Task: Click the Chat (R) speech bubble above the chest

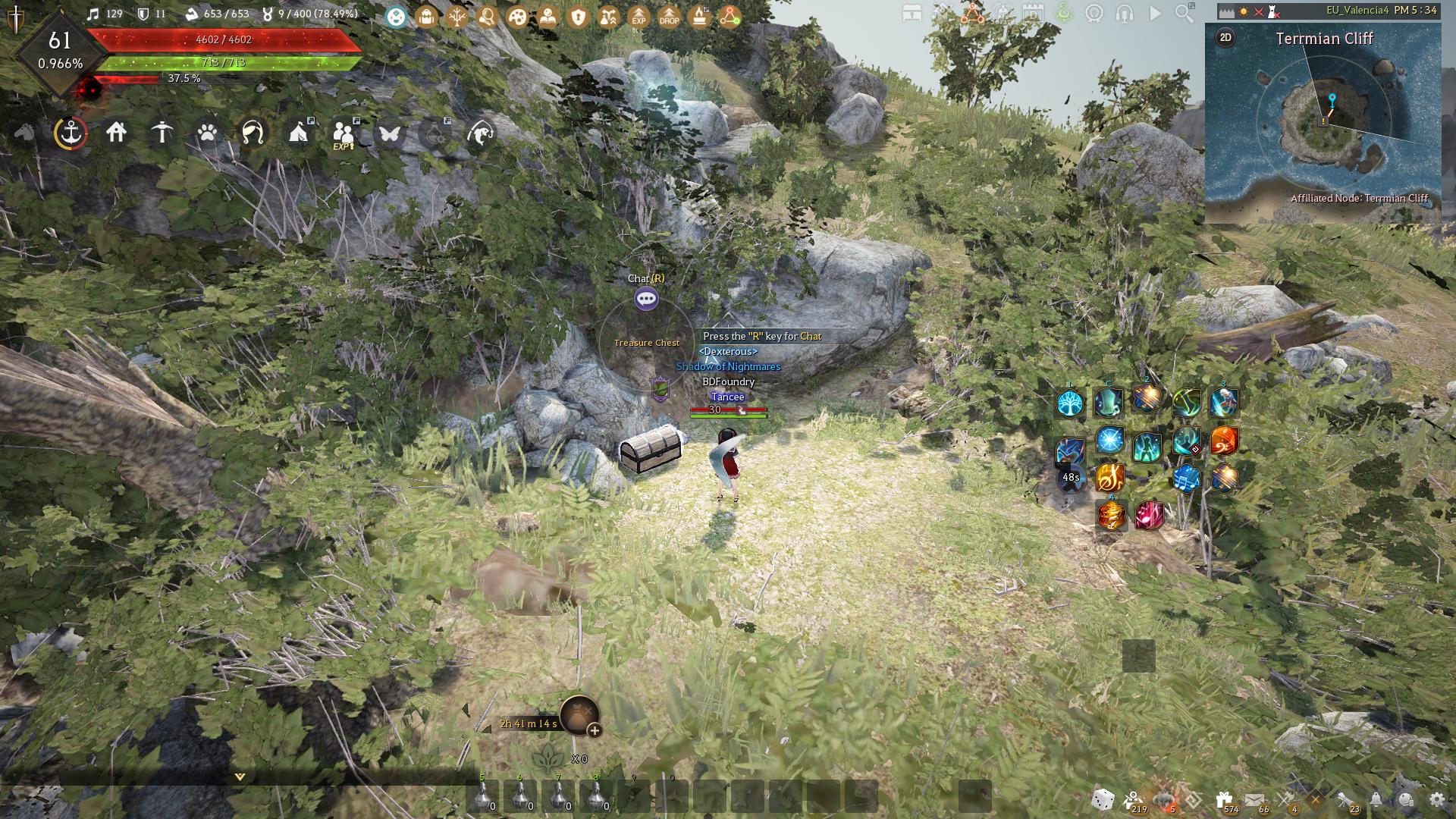Action: [645, 299]
